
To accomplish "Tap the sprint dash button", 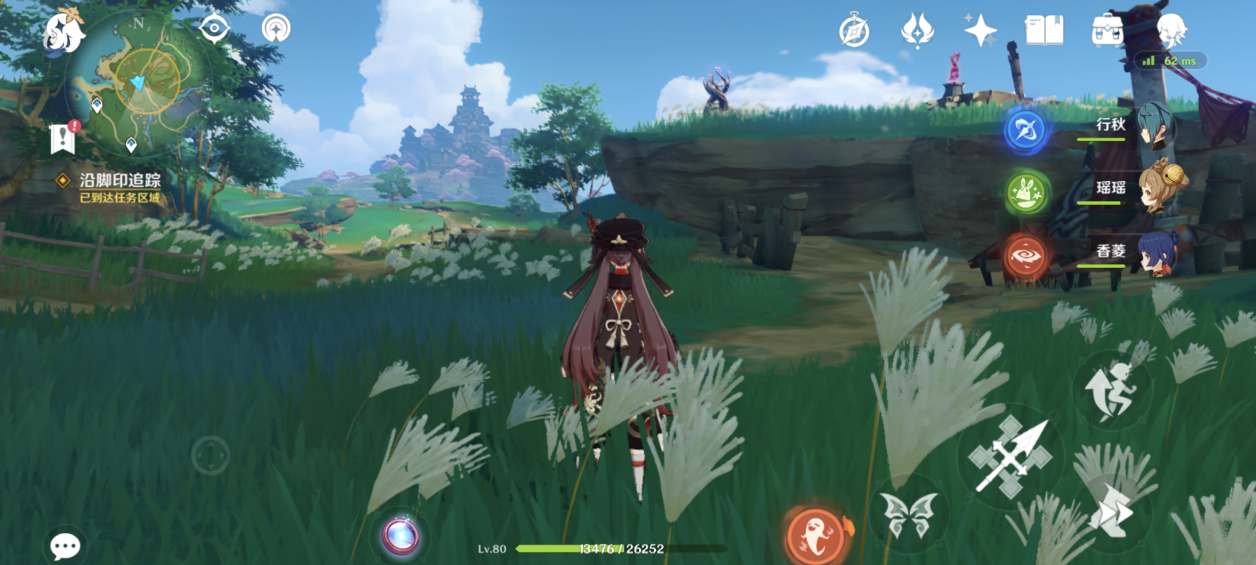I will pos(1111,511).
